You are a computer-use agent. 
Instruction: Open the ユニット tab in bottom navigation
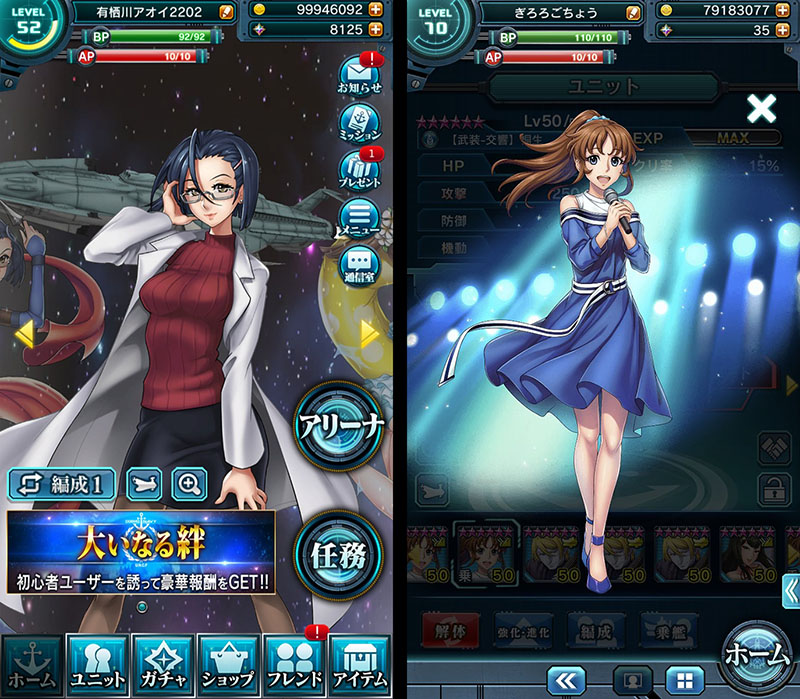tap(97, 664)
